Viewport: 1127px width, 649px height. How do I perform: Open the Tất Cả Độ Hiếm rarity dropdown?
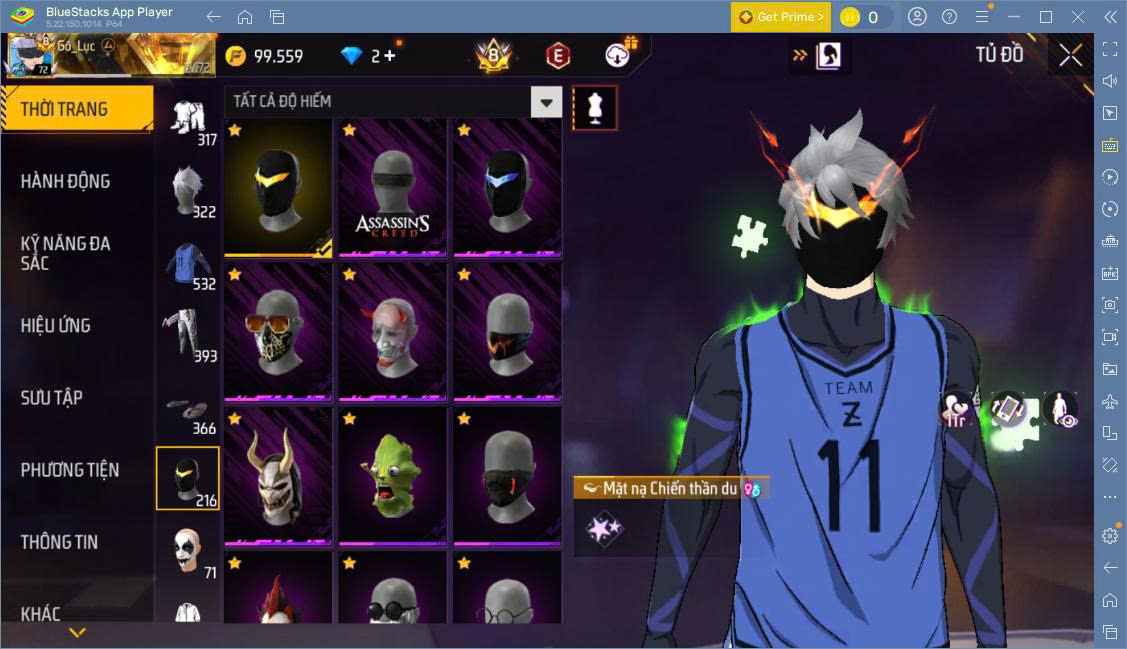point(546,102)
